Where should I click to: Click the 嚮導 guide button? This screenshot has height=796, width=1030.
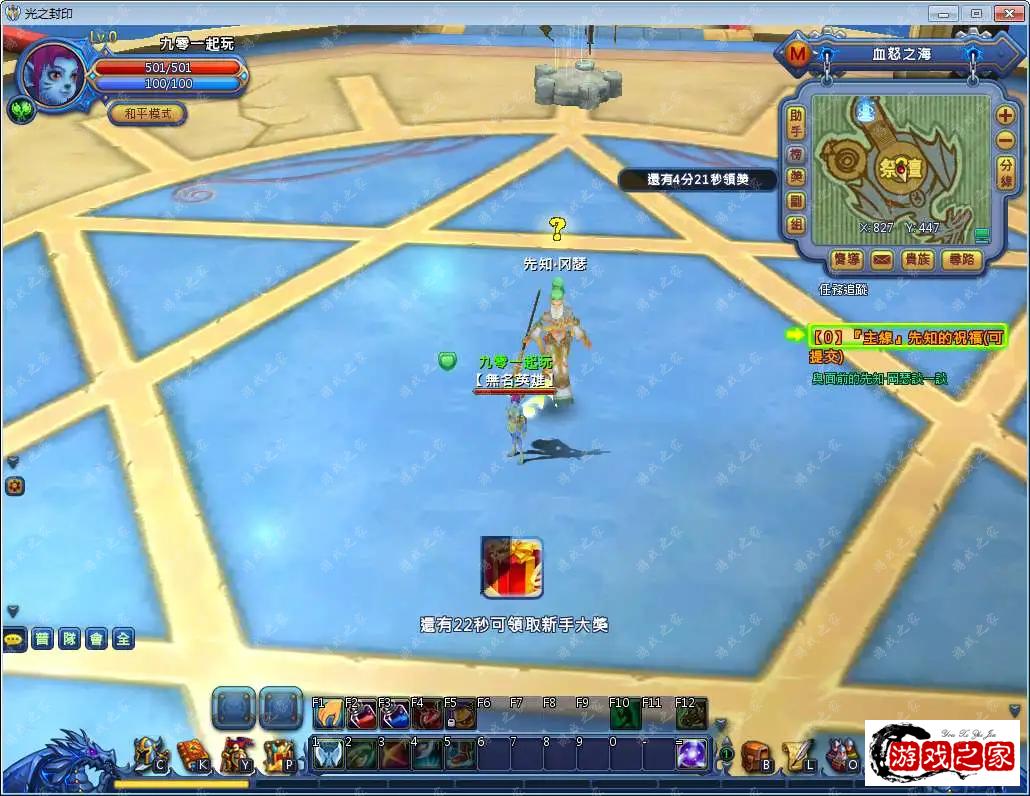(847, 260)
